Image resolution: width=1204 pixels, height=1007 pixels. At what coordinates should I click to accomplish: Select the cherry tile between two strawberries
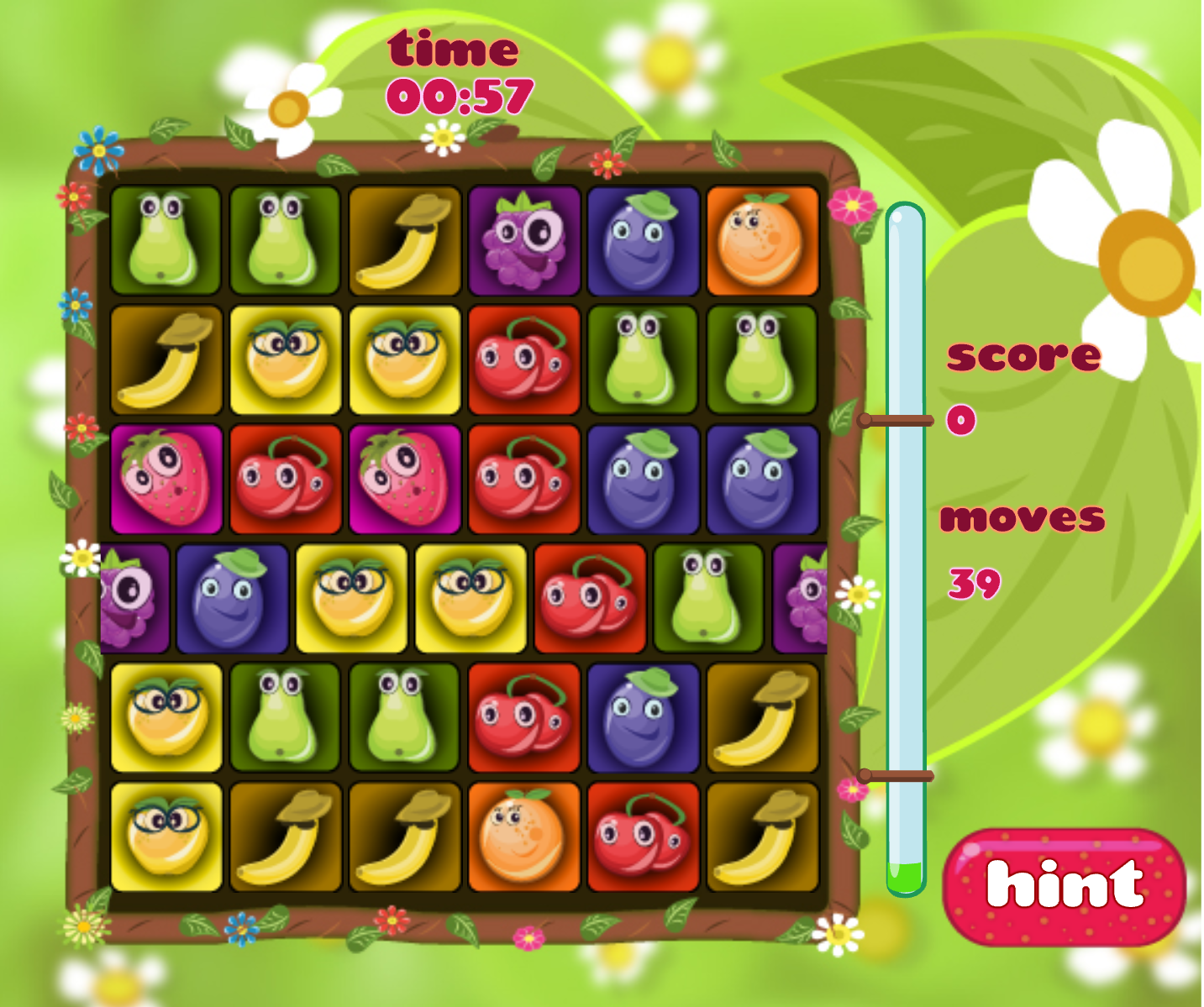[x=286, y=480]
